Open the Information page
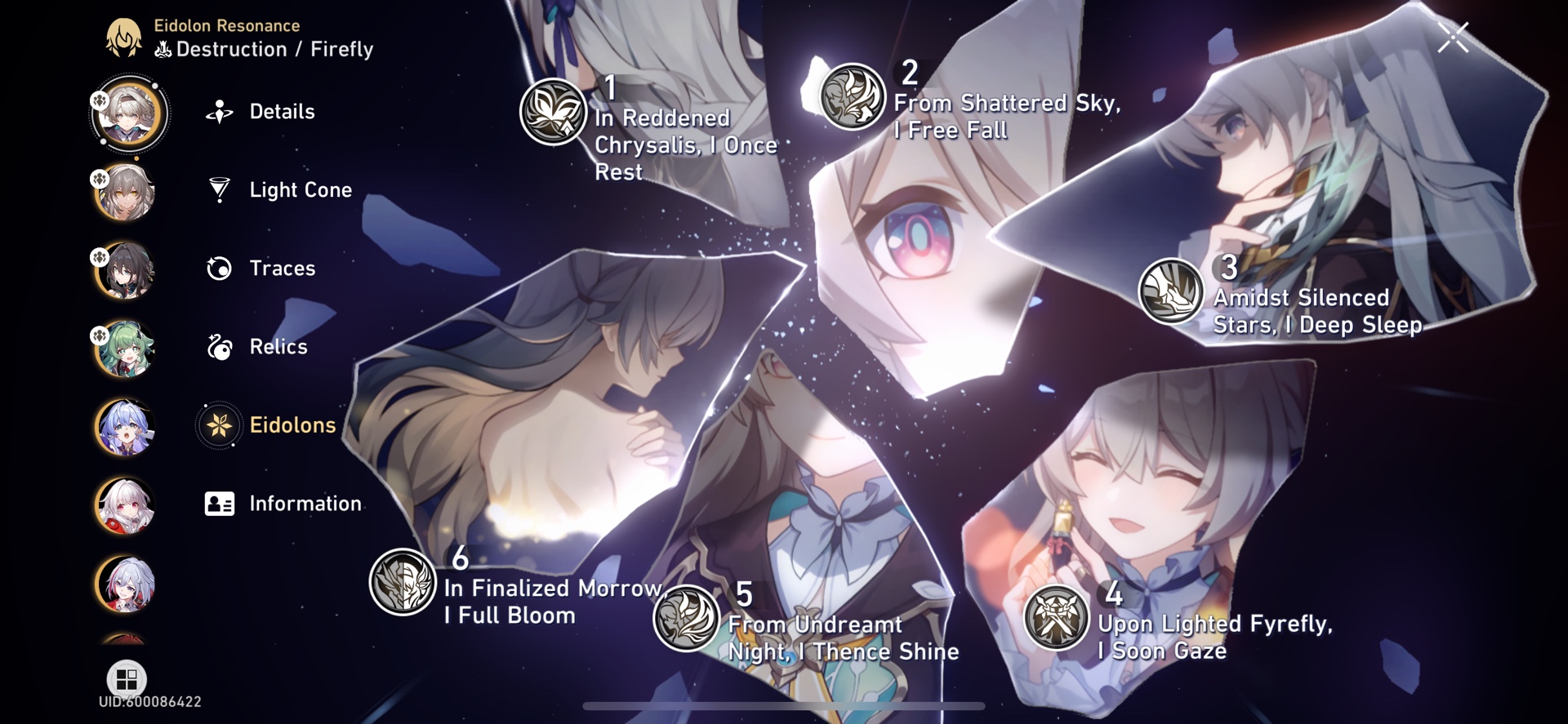Screen dimensions: 1568x724 [305, 504]
